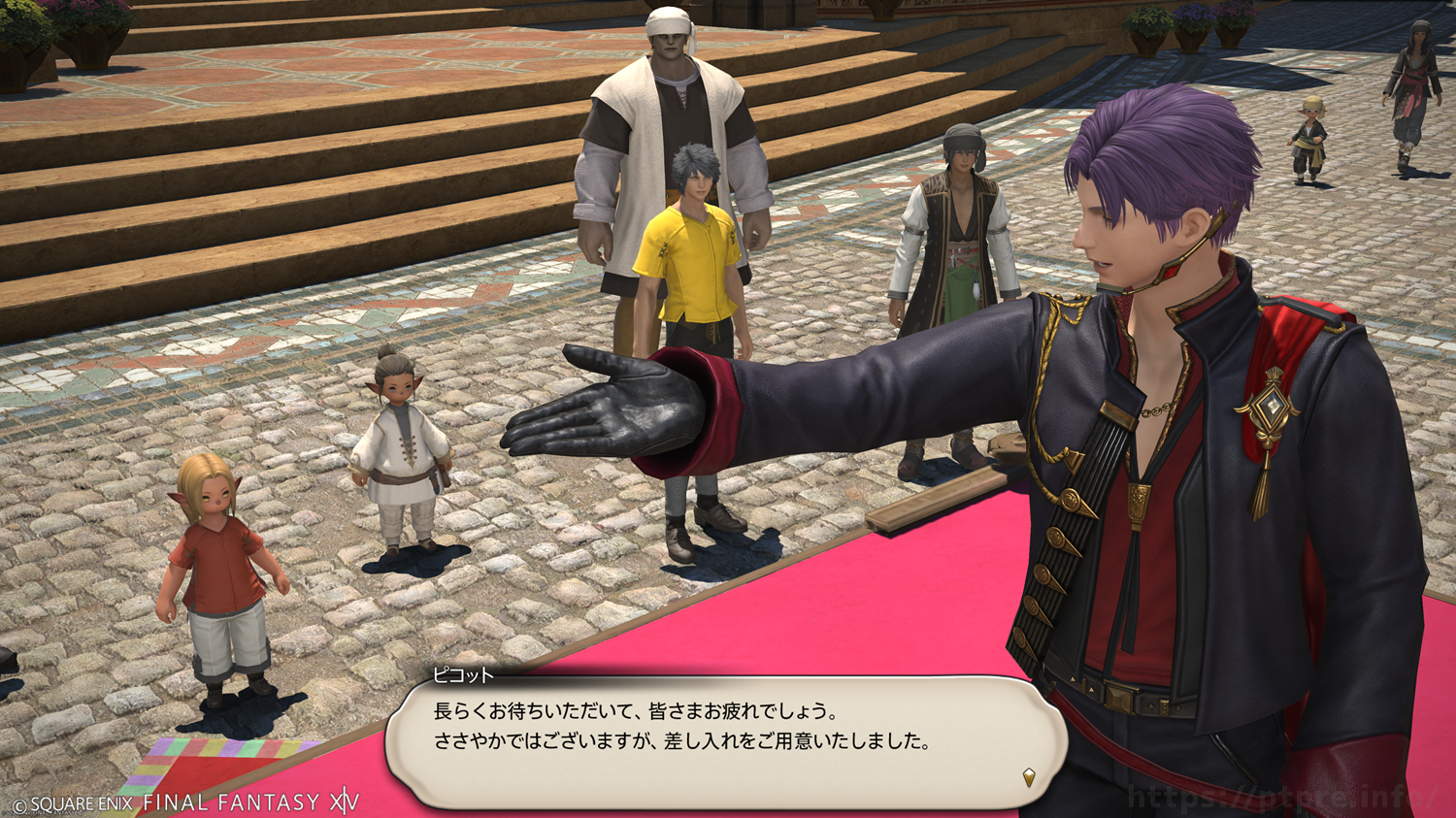
Task: Click Picot's dialogue text box to continue
Action: click(x=726, y=739)
